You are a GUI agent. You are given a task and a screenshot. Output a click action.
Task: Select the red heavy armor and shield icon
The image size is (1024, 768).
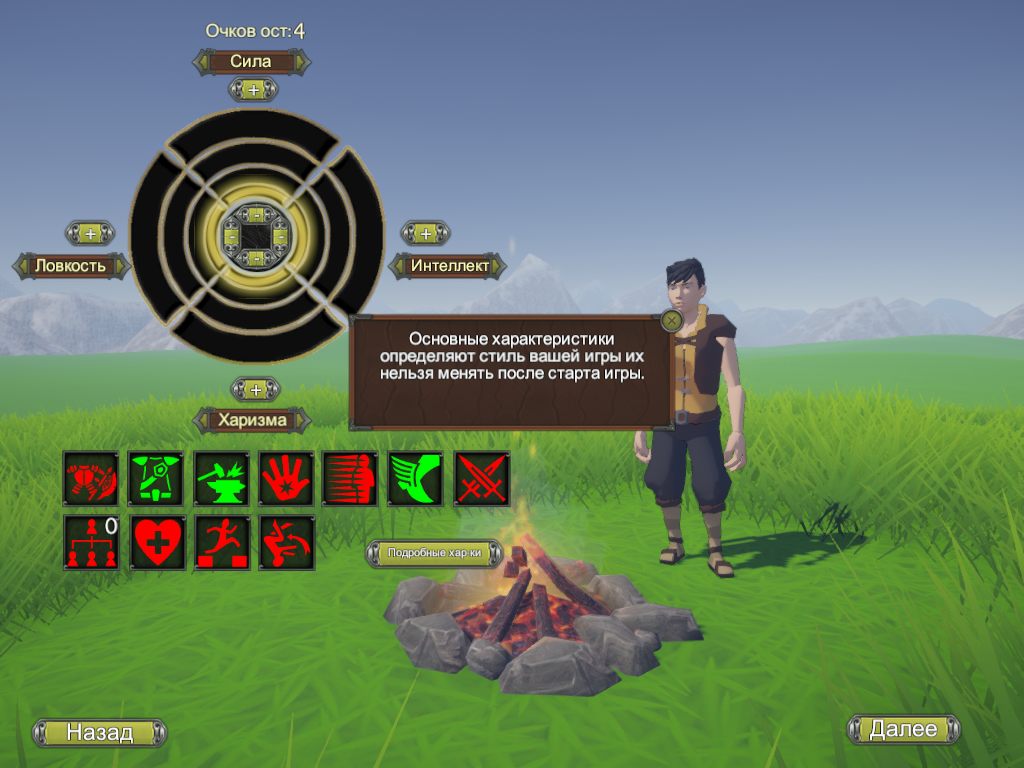[91, 478]
